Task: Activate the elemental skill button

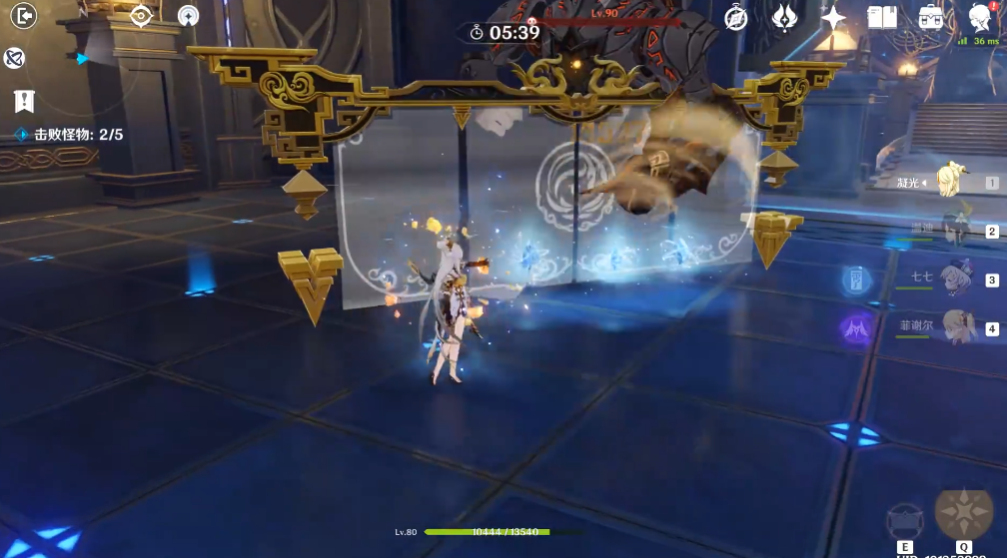Action: point(905,521)
